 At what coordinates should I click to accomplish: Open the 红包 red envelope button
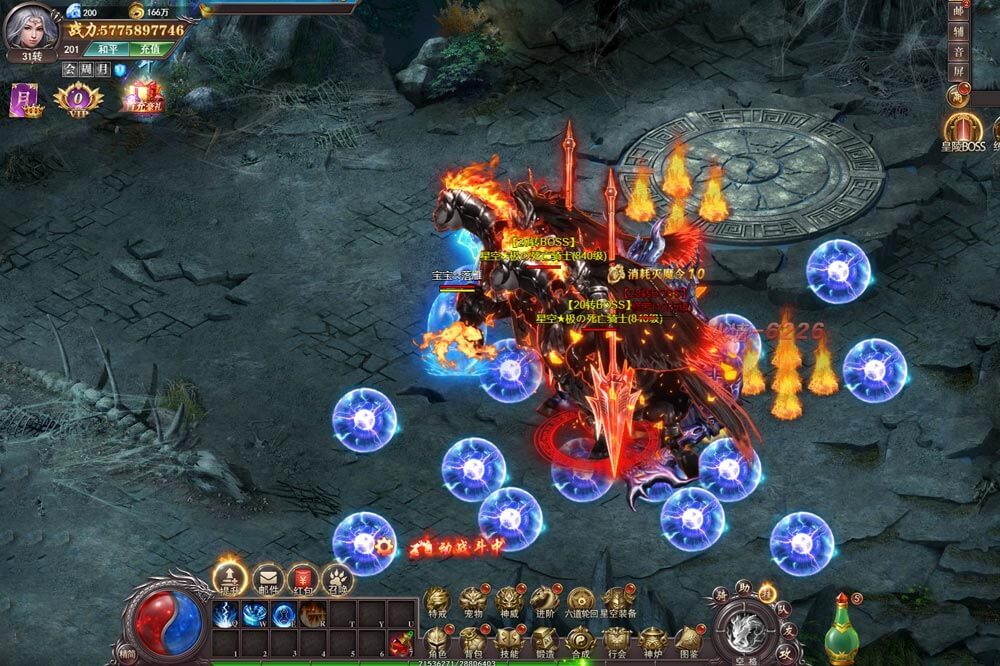coord(303,578)
